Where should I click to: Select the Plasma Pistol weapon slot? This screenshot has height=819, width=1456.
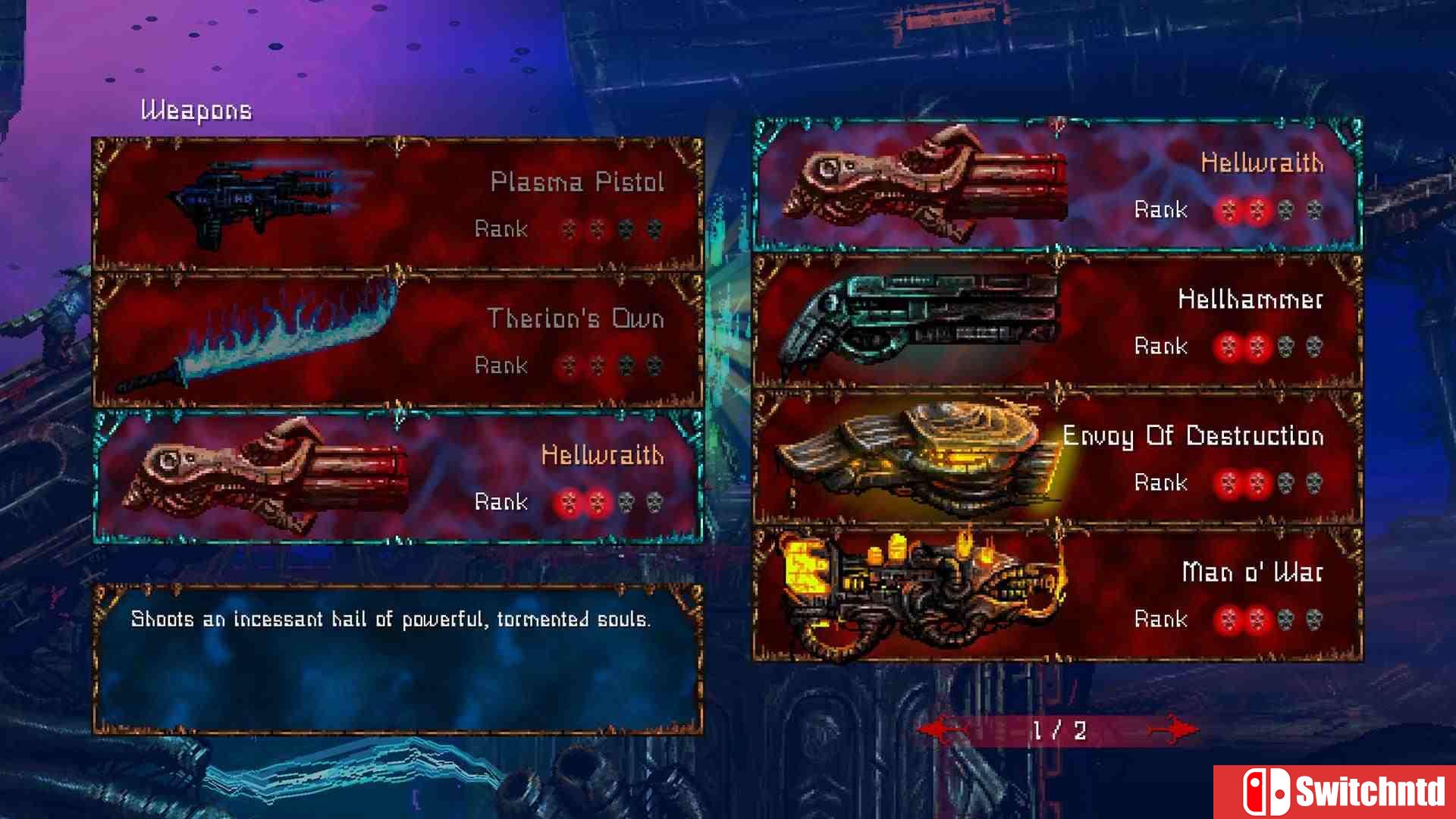397,203
